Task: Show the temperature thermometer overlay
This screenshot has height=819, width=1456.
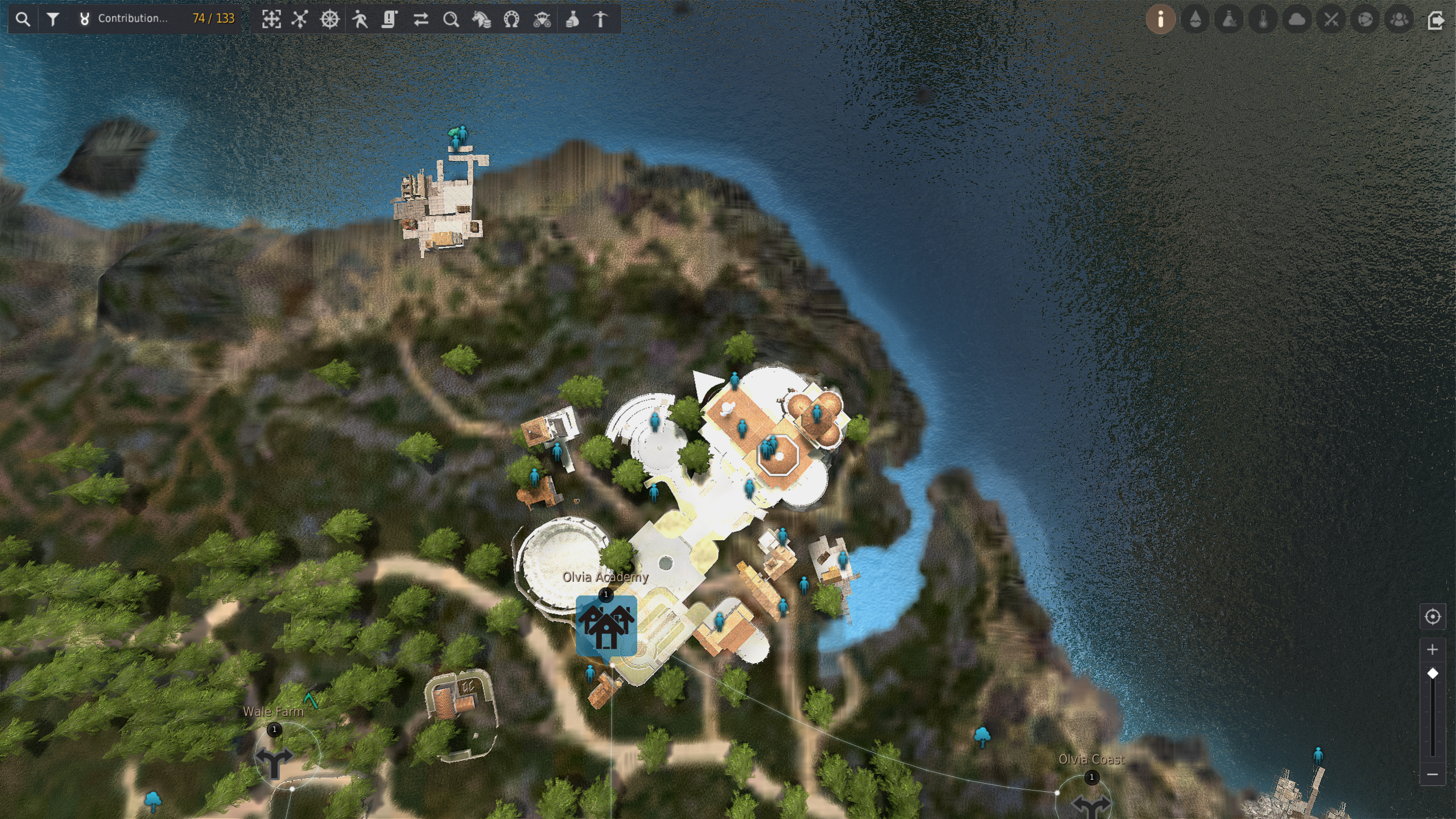Action: 1263,19
